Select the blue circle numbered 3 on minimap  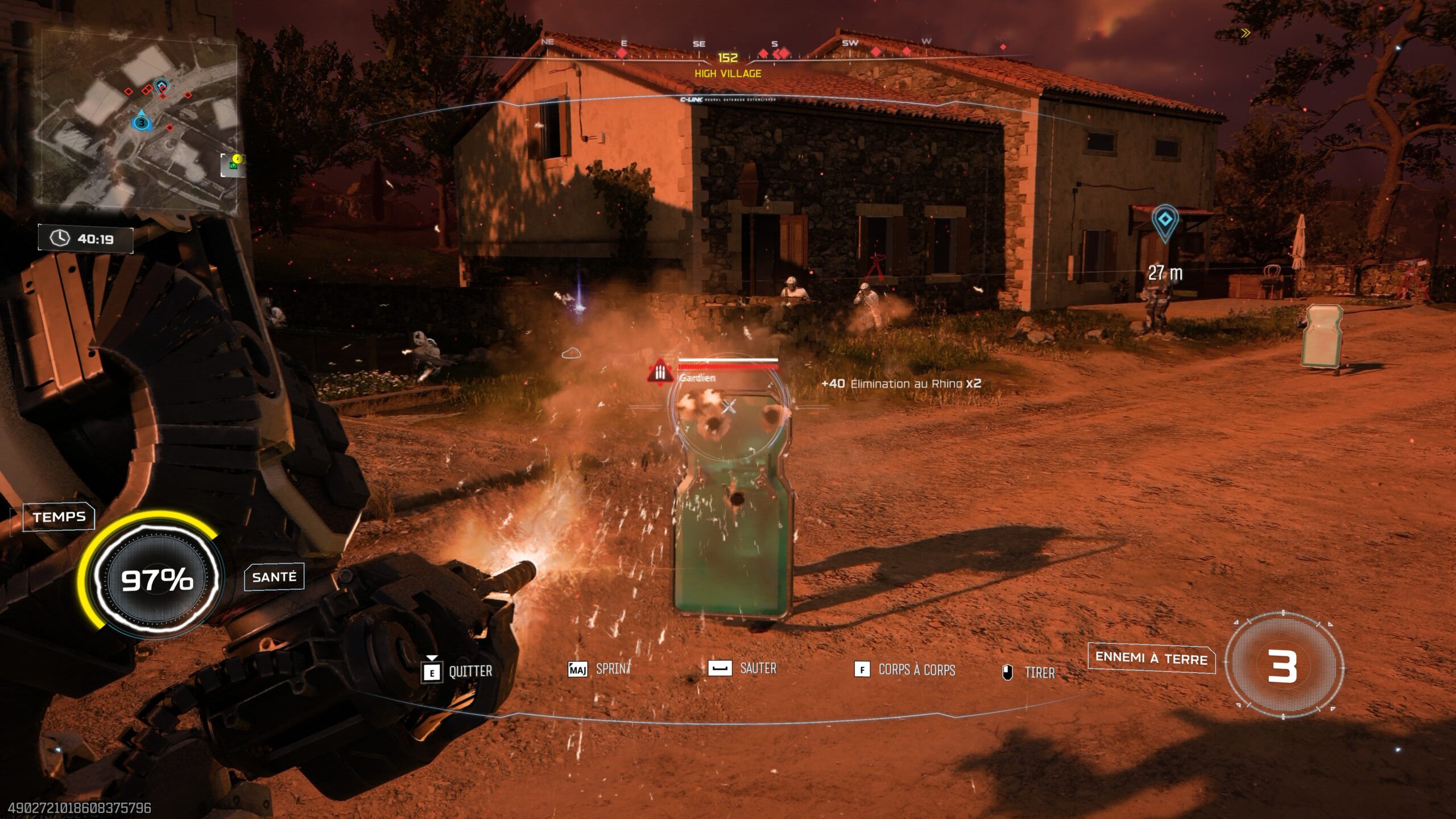(x=140, y=122)
